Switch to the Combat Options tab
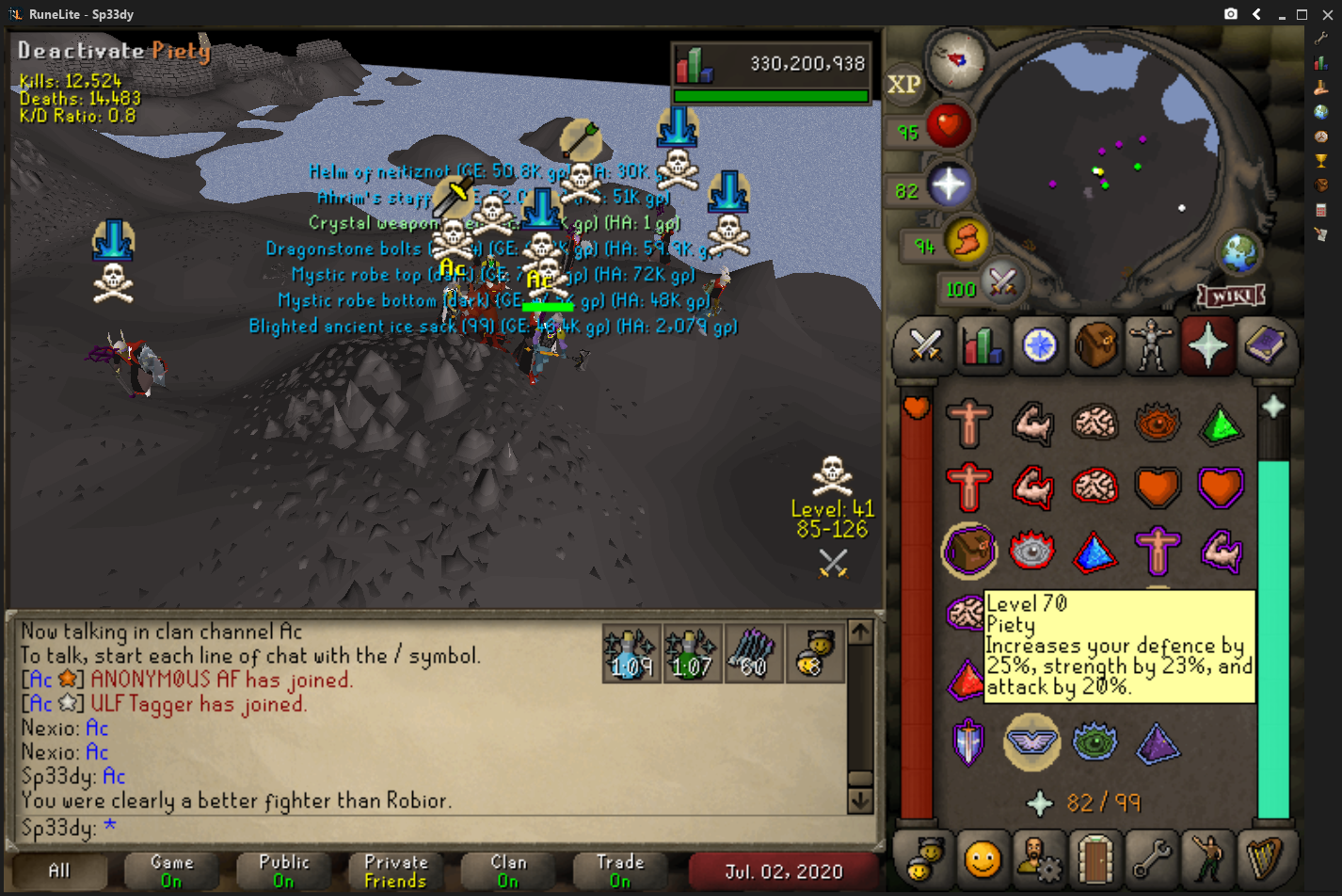The height and width of the screenshot is (896, 1342). (x=925, y=346)
